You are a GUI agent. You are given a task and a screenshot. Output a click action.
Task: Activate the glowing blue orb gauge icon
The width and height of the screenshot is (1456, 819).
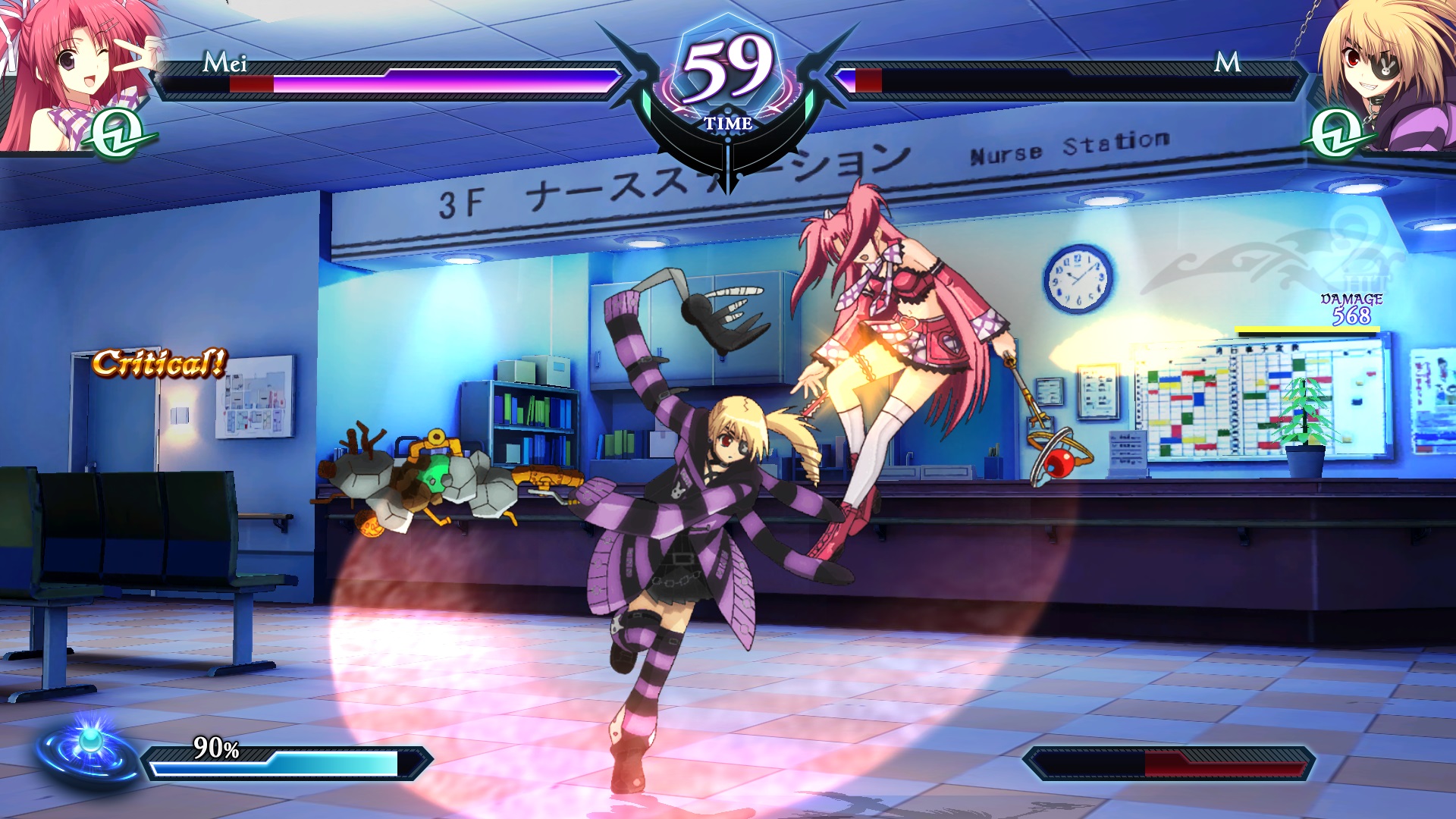pos(89,747)
